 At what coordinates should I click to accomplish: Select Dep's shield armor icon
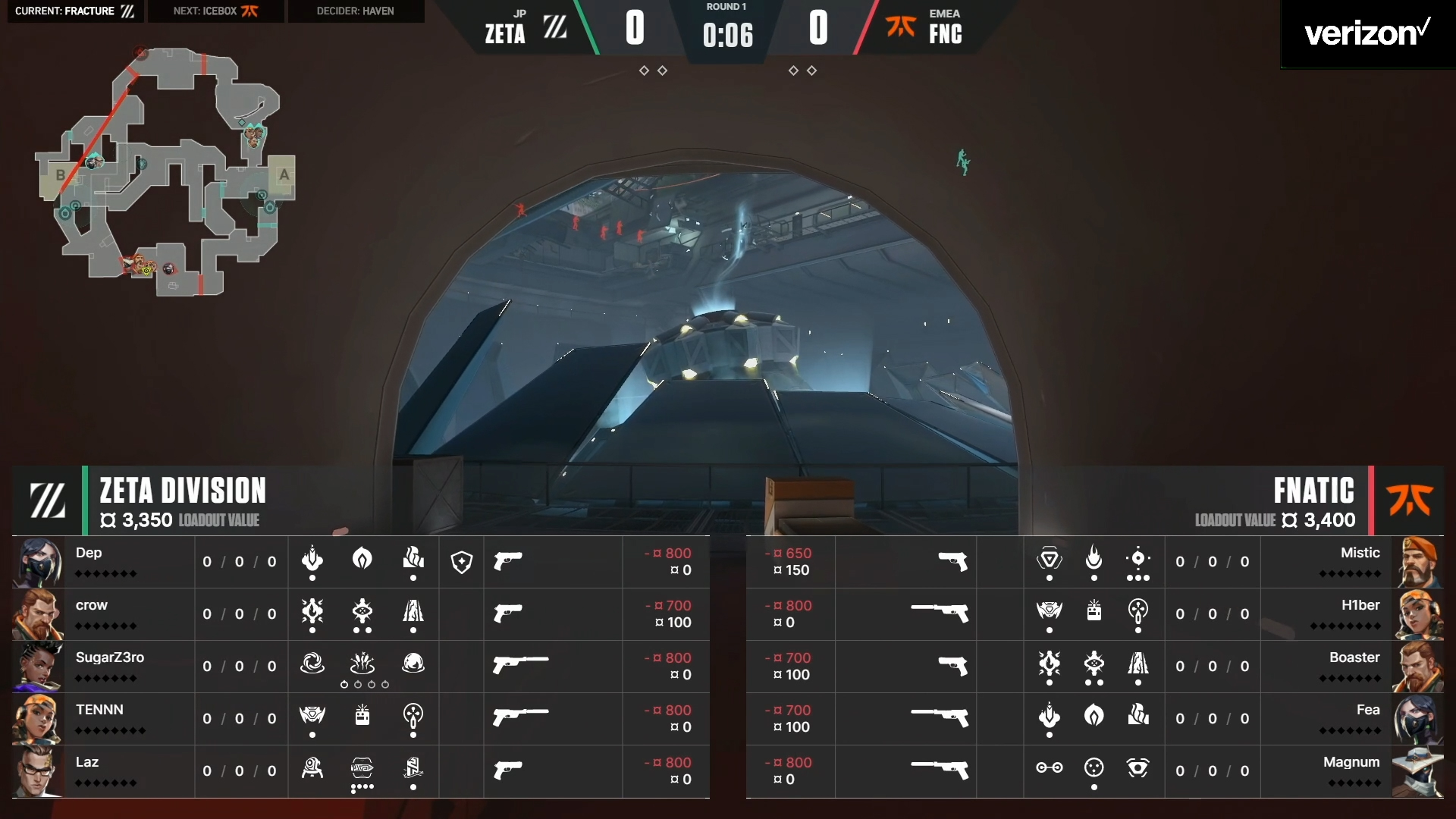(x=462, y=562)
